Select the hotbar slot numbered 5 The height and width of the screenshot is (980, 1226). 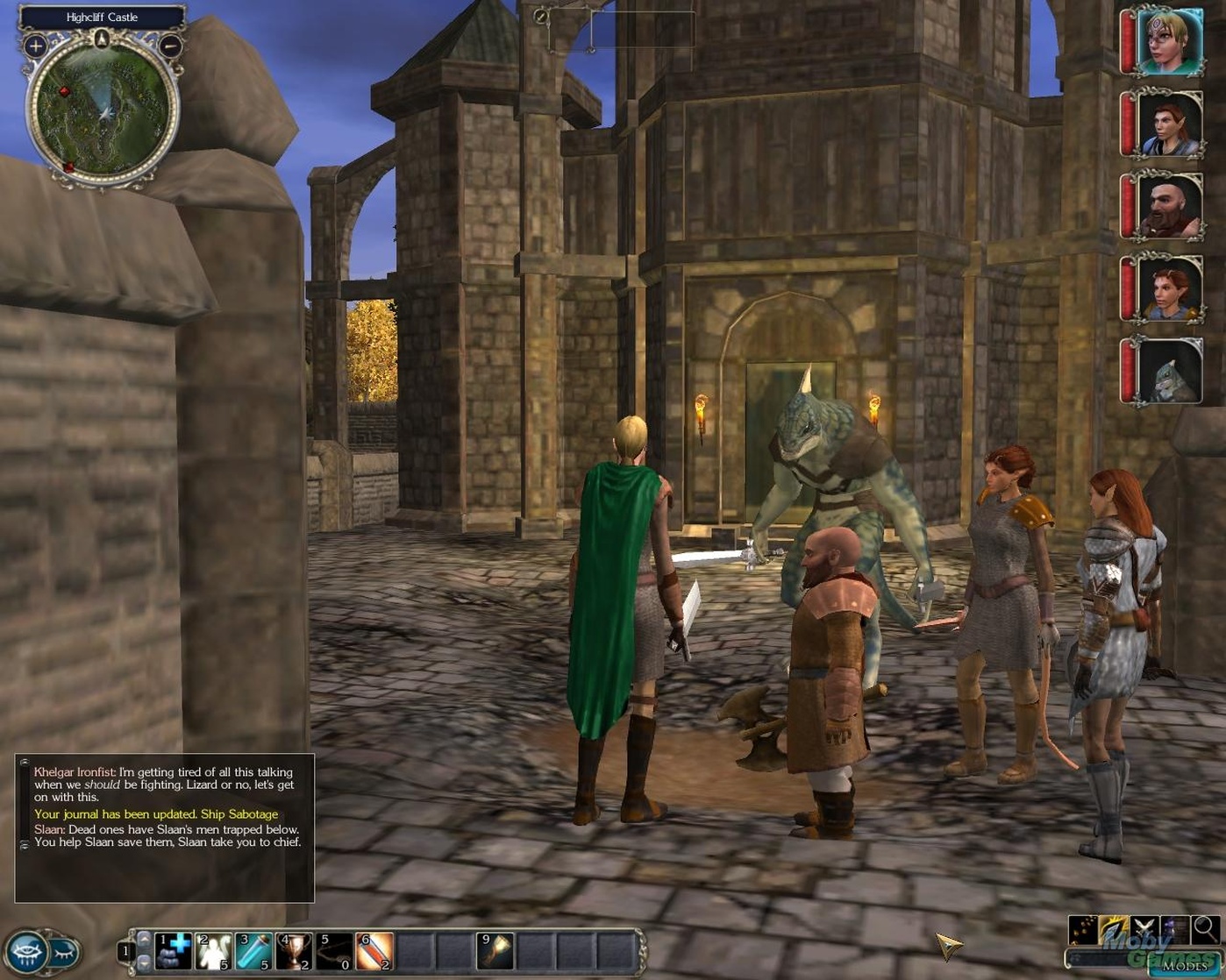334,951
